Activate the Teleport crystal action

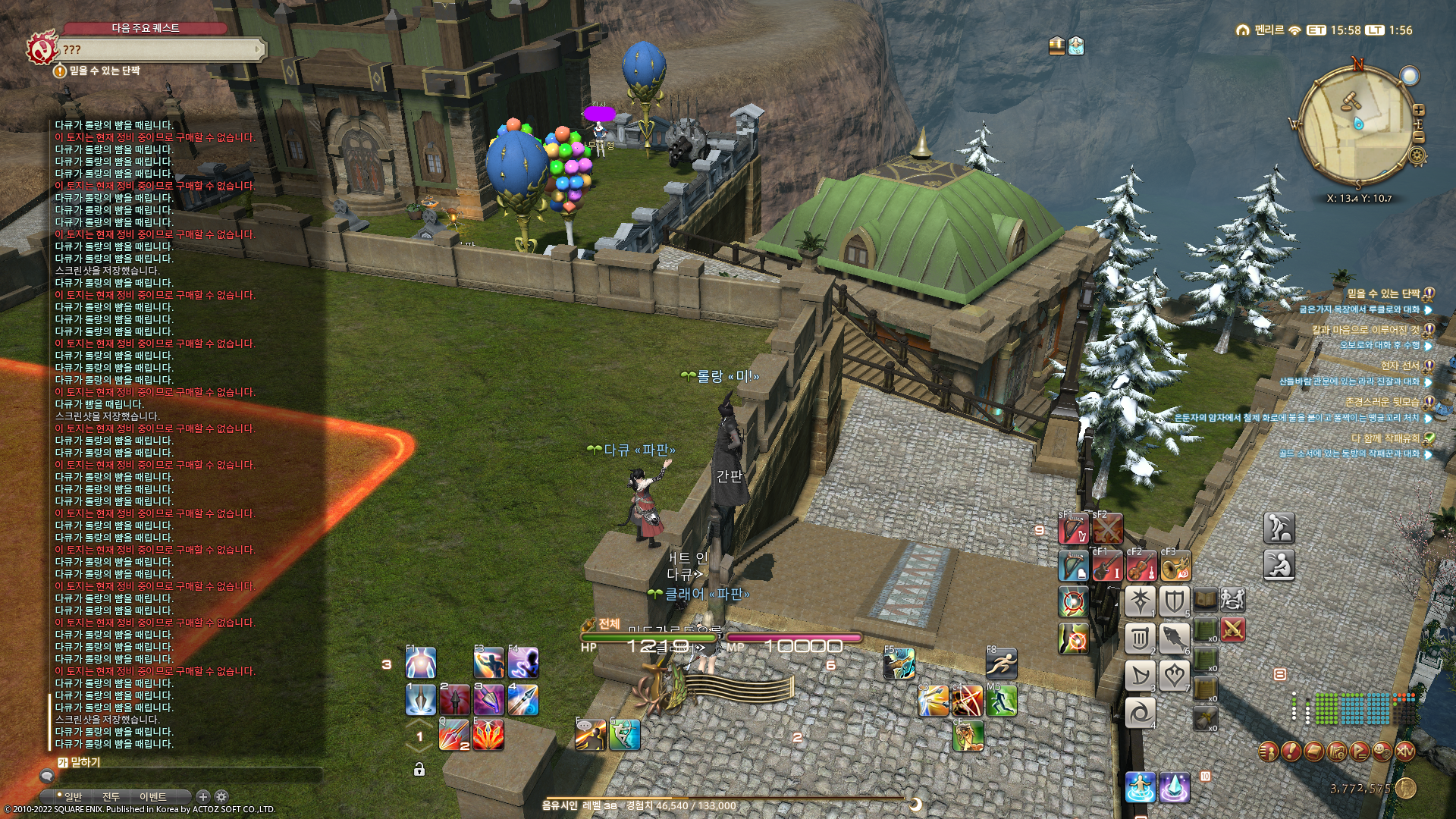click(1174, 787)
